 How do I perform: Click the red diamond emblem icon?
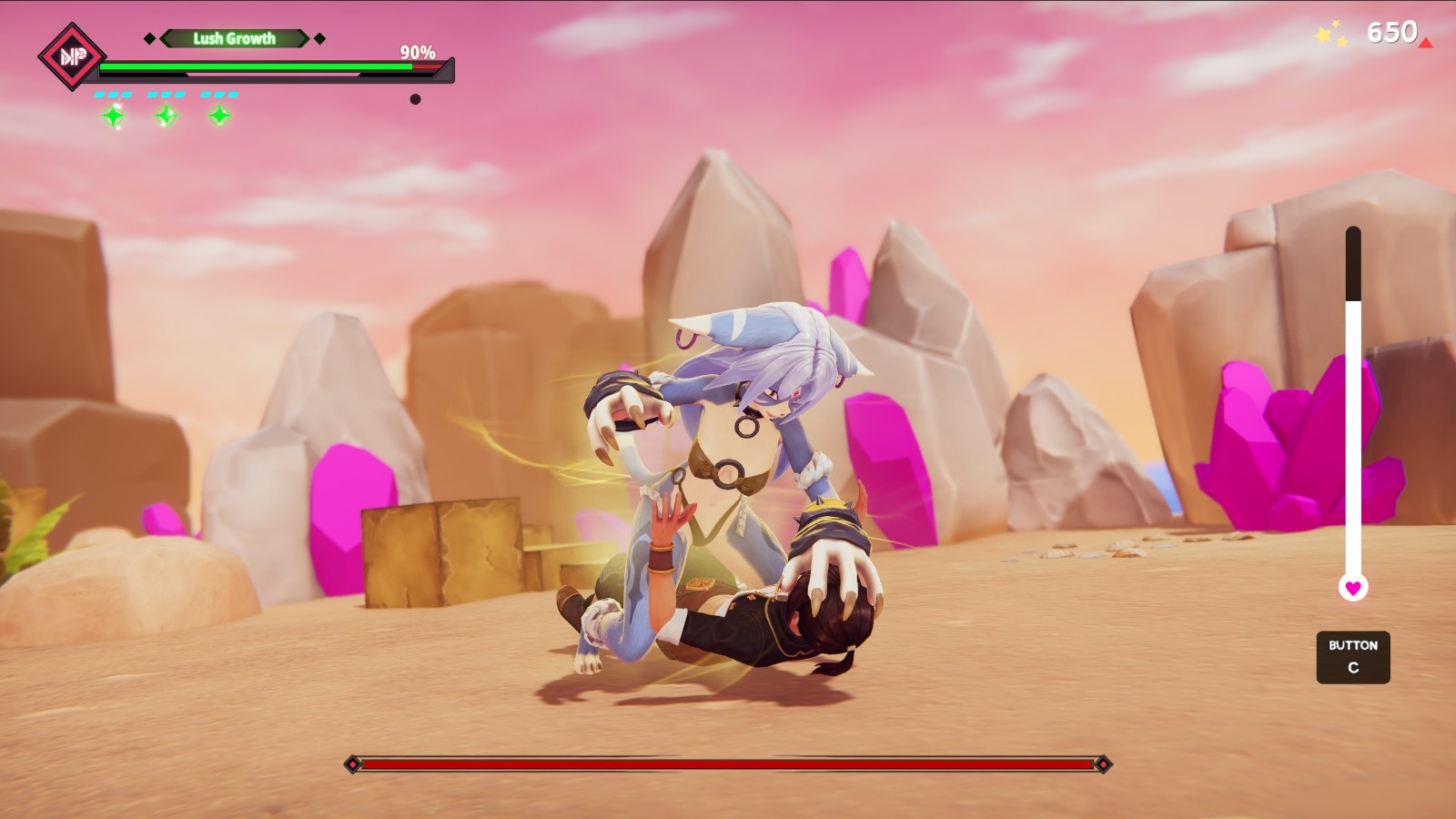click(x=71, y=57)
